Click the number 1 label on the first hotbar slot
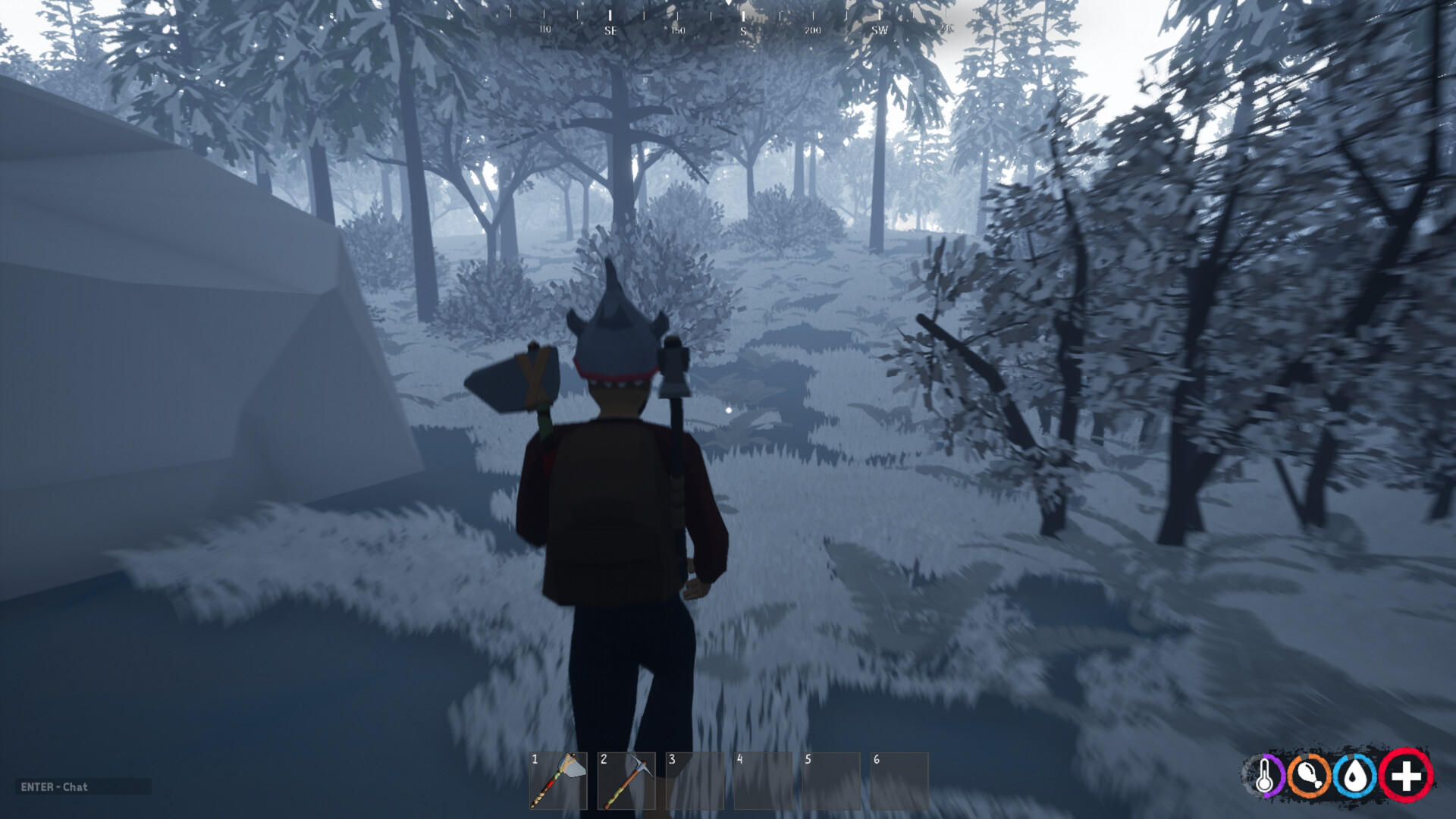 pos(535,758)
